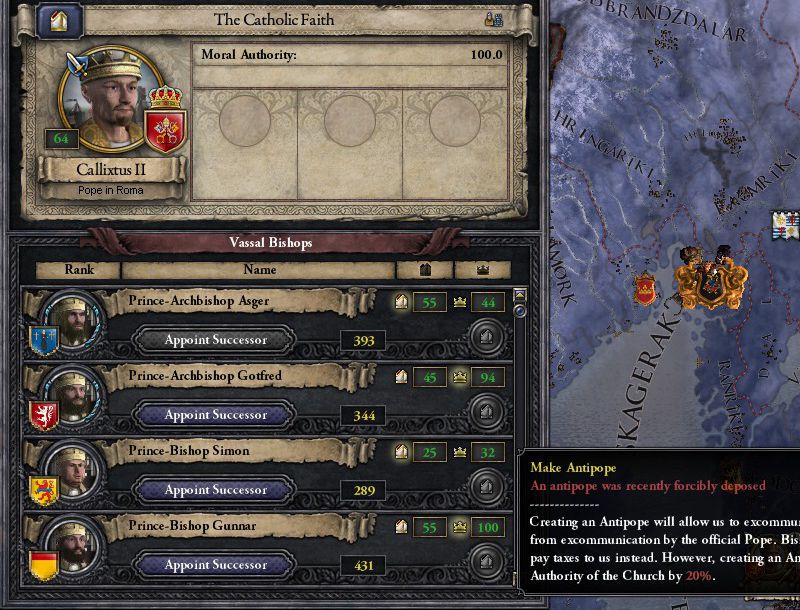The image size is (800, 610).
Task: Select Prince-Archbishop Gotfred's portrait
Action: (x=74, y=395)
